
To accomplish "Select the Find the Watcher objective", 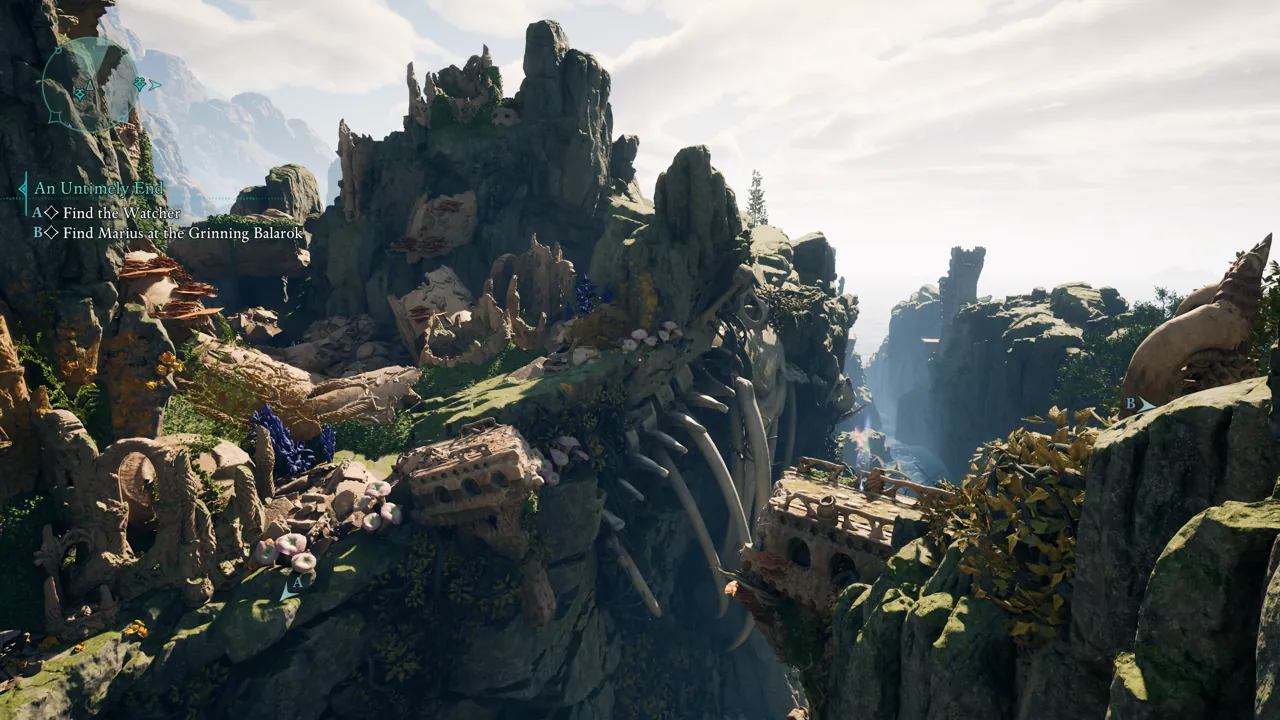I will tap(121, 213).
